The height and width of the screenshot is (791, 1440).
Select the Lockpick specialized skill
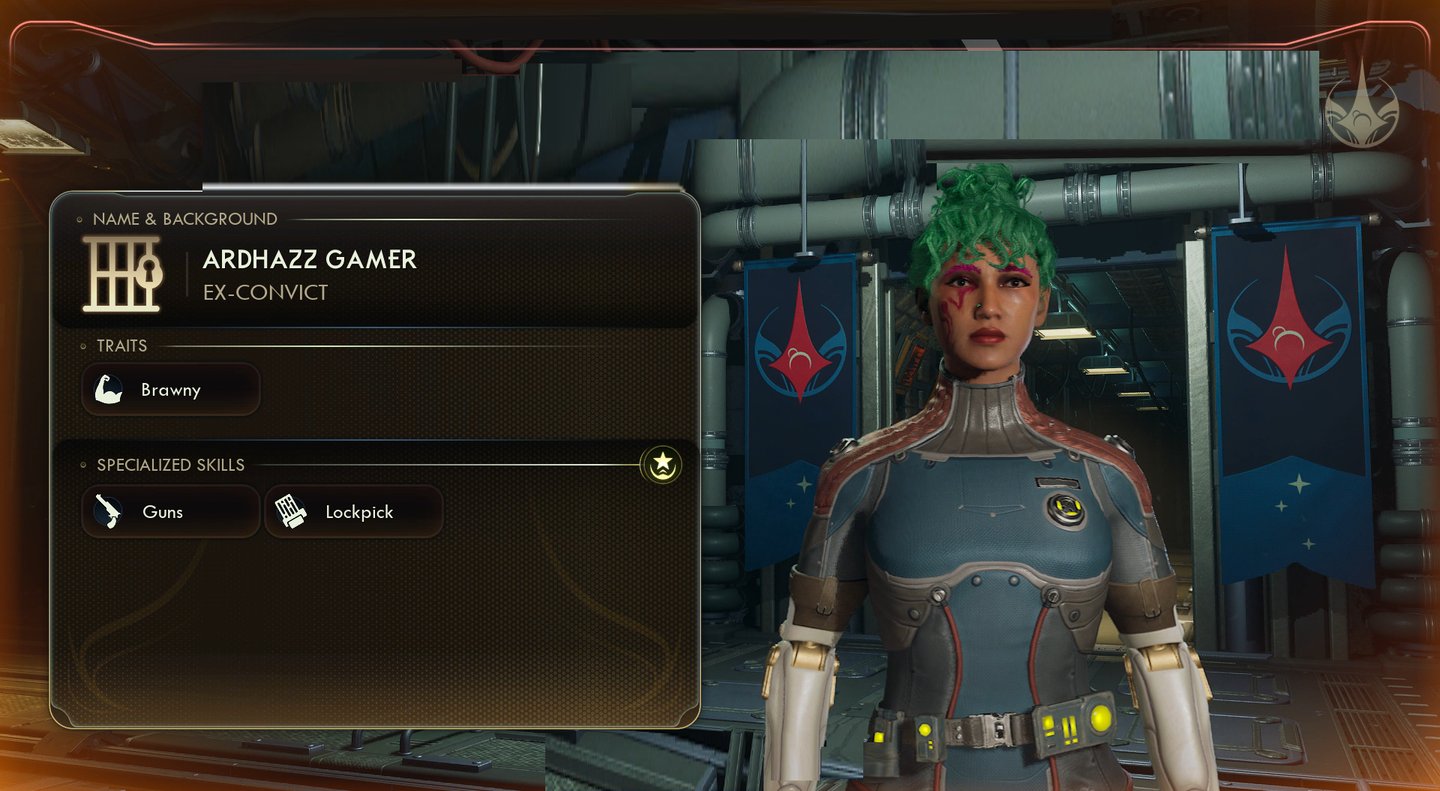[353, 512]
